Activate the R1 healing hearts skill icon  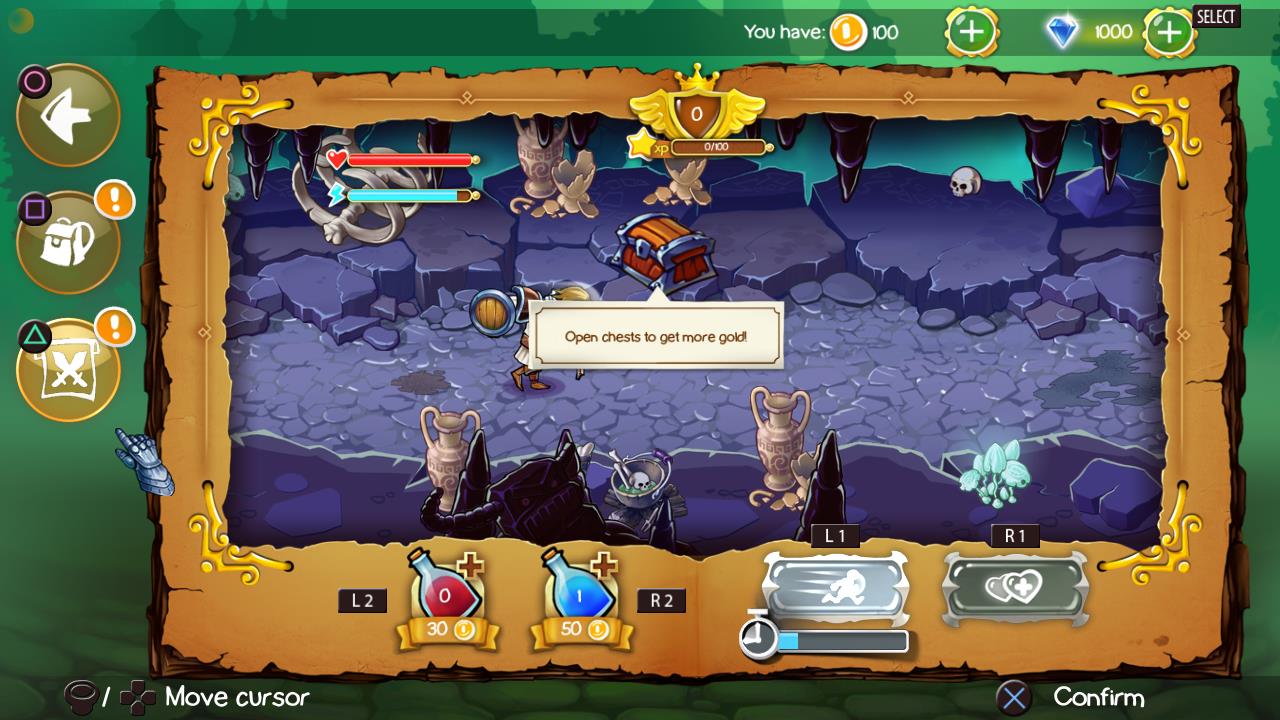click(x=1014, y=589)
